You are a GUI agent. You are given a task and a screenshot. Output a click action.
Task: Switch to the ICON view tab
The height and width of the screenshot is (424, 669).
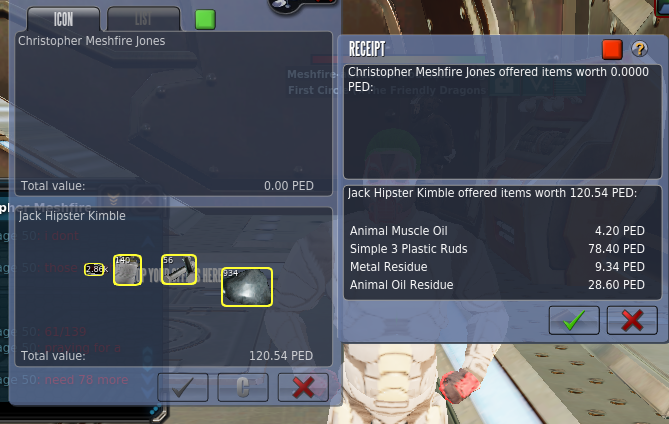(63, 19)
